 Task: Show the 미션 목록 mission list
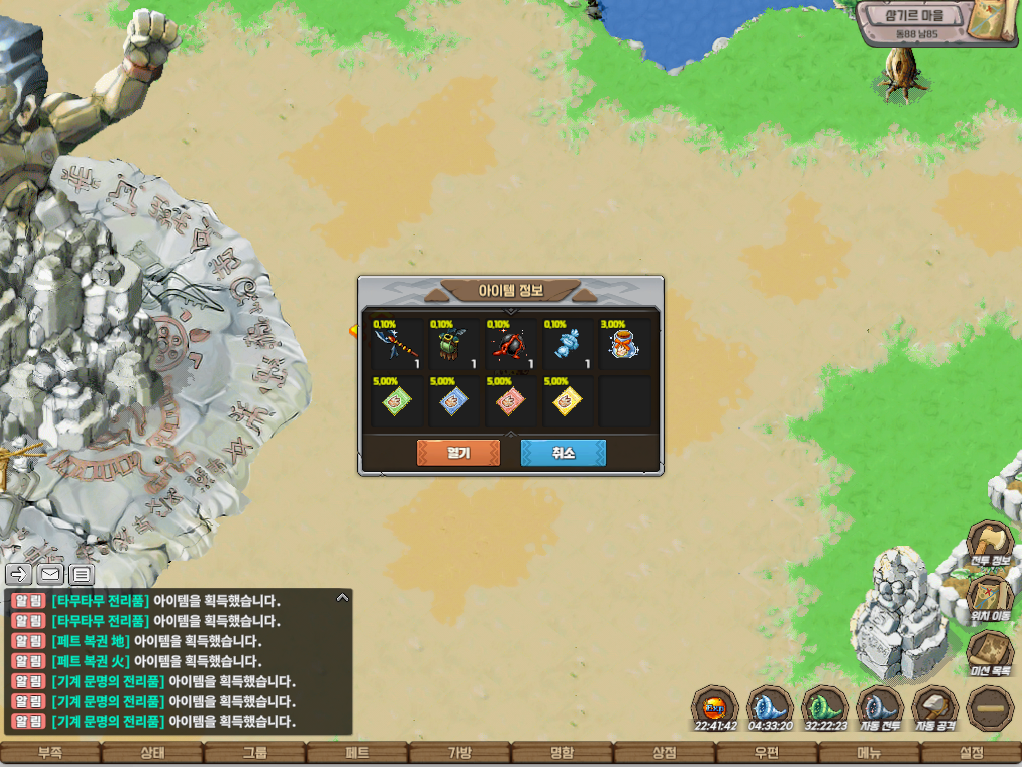pyautogui.click(x=990, y=652)
